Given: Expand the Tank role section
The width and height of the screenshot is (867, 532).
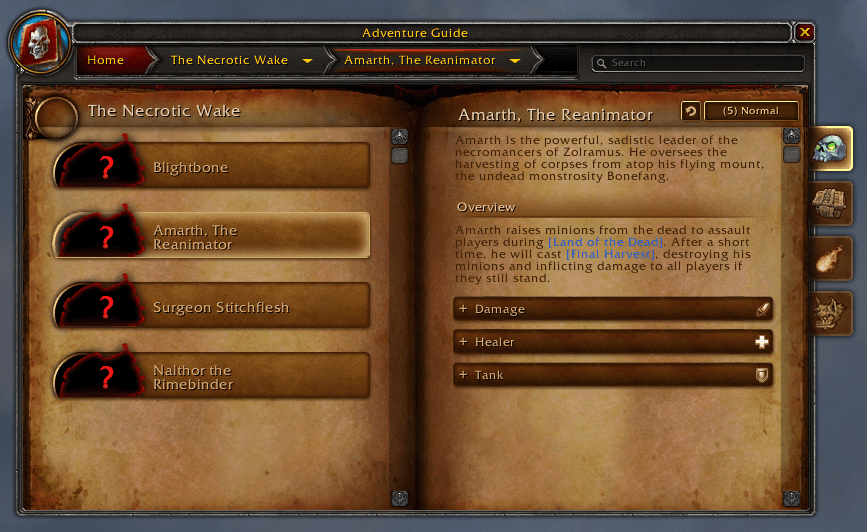Looking at the screenshot, I should [612, 375].
